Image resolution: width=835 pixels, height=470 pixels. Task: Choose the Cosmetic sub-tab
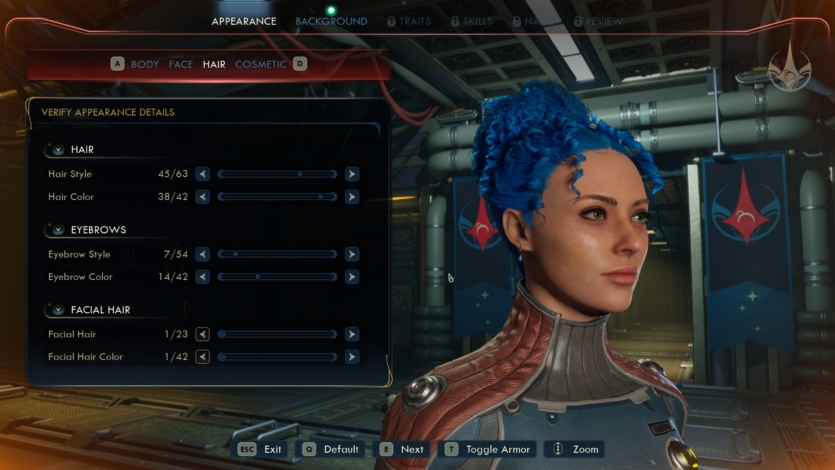260,64
